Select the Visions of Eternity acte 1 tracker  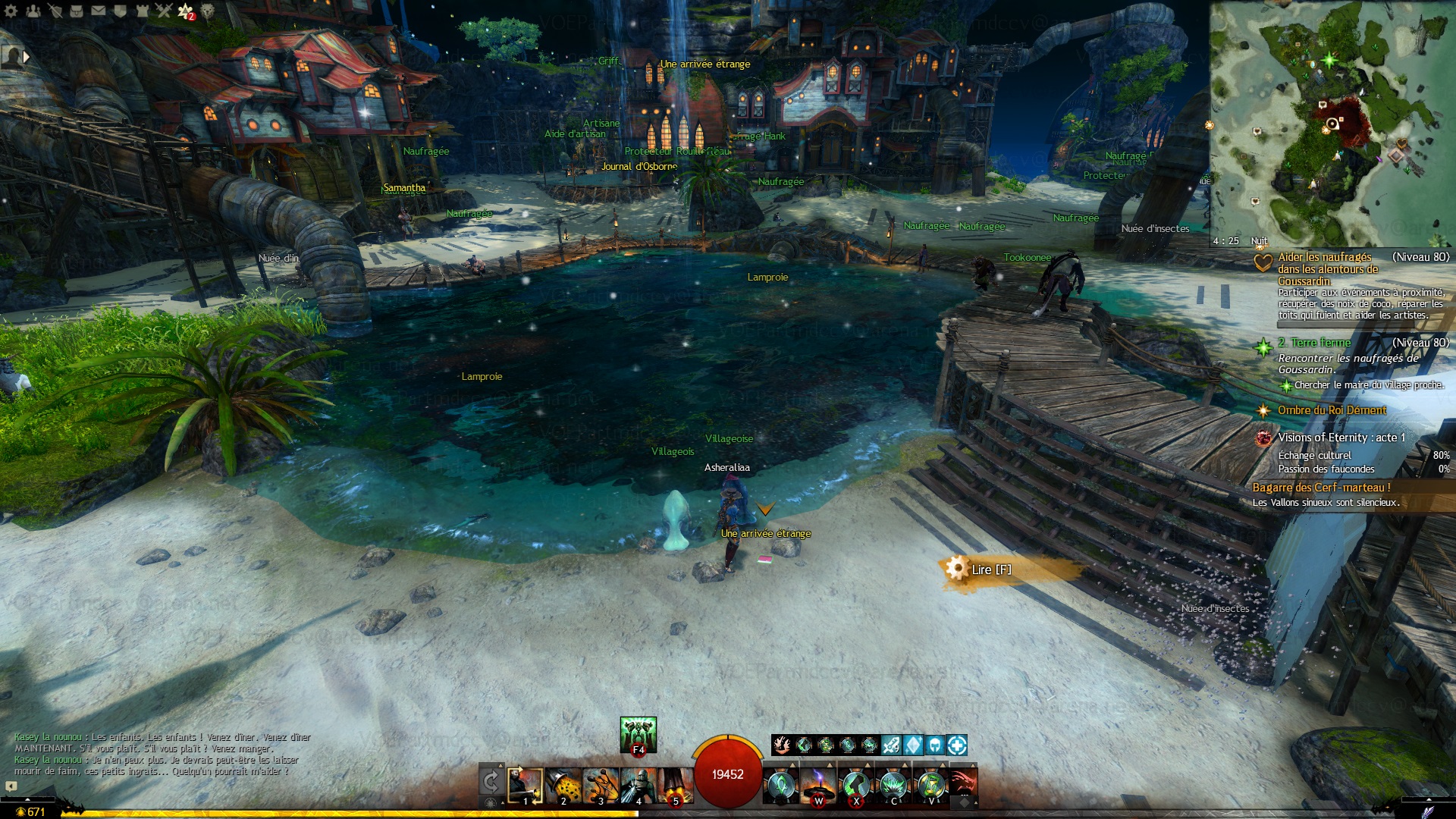click(x=1341, y=438)
